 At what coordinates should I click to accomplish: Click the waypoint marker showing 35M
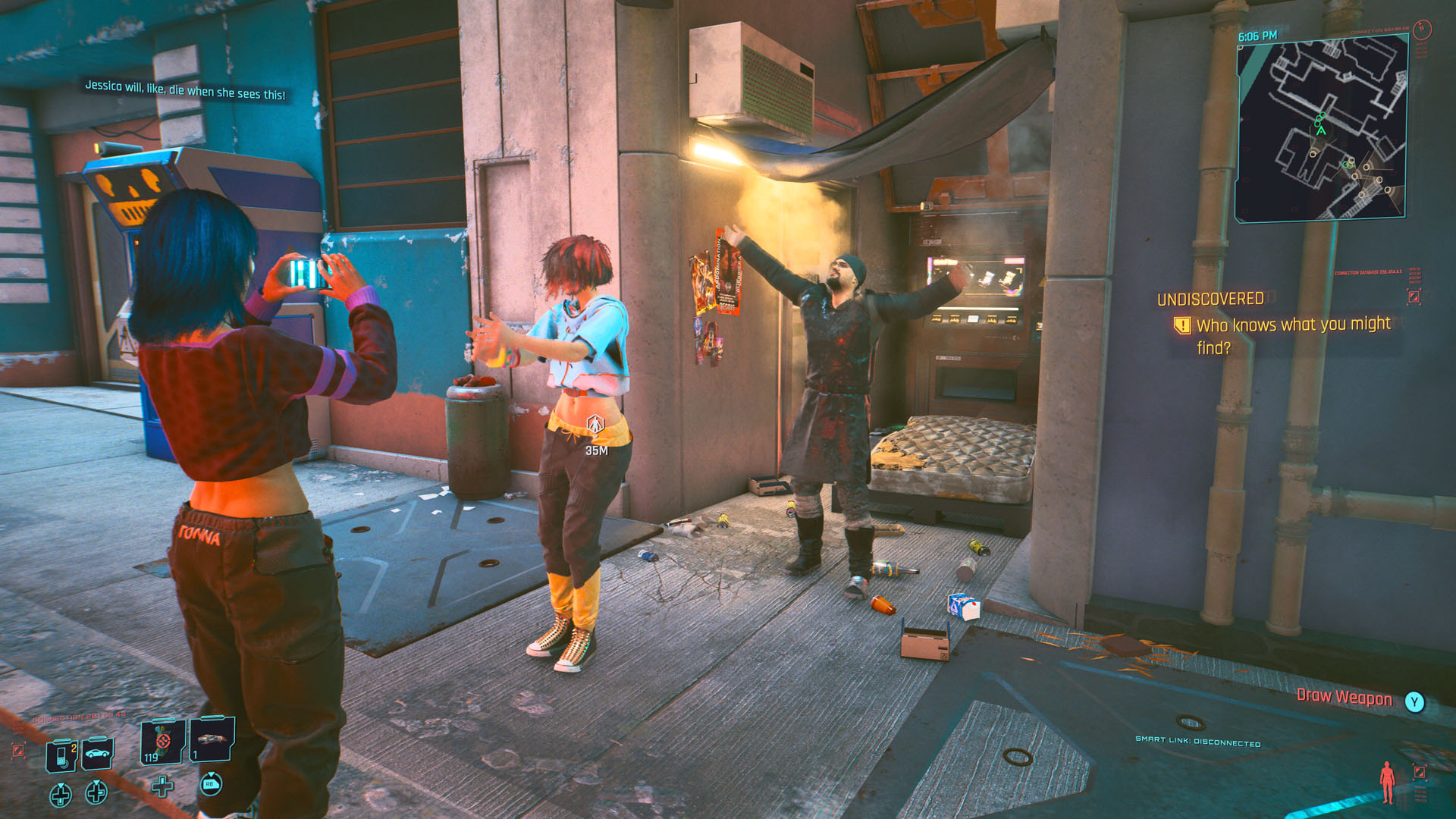coord(596,425)
